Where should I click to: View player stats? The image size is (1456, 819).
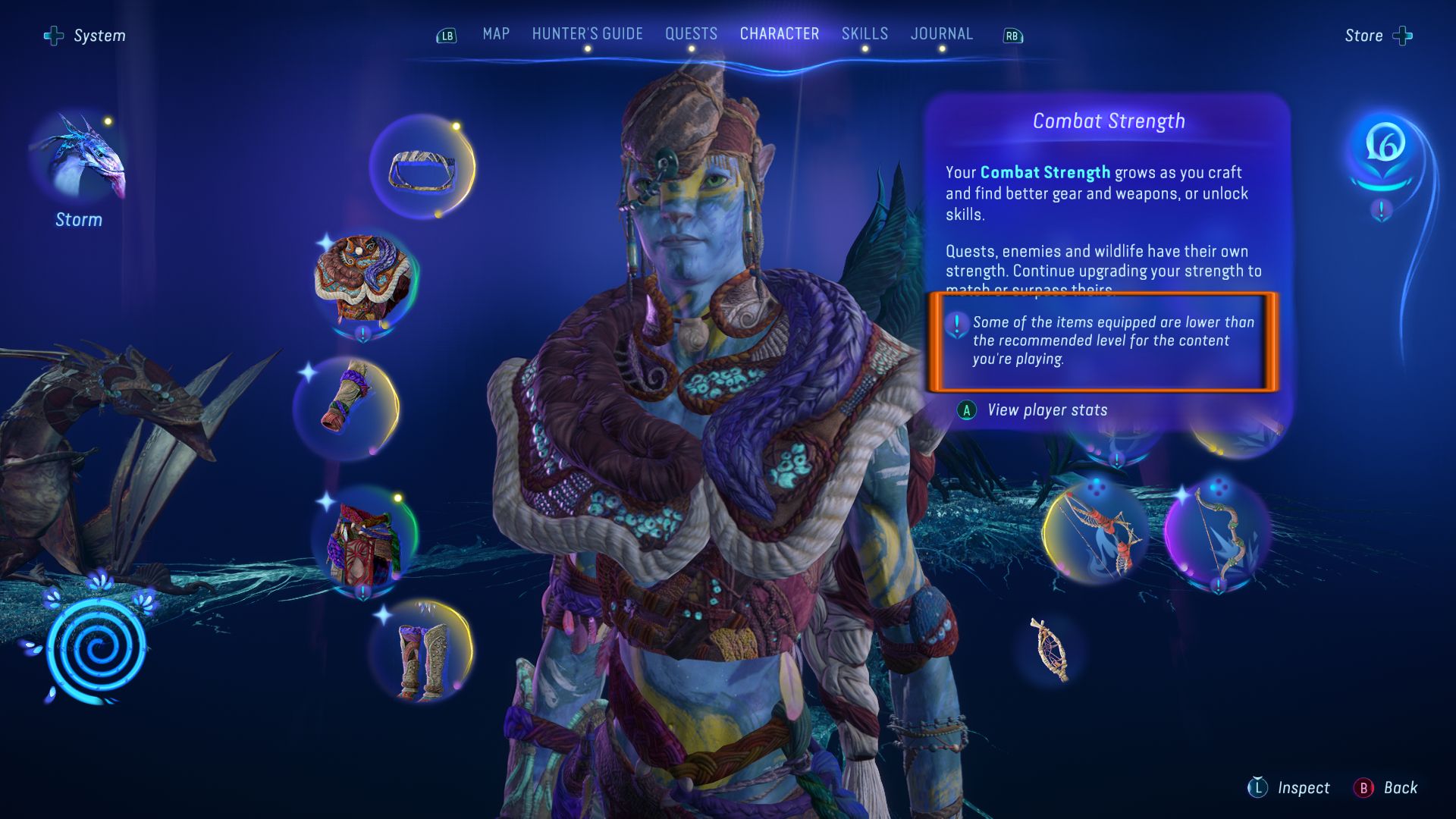coord(1046,410)
